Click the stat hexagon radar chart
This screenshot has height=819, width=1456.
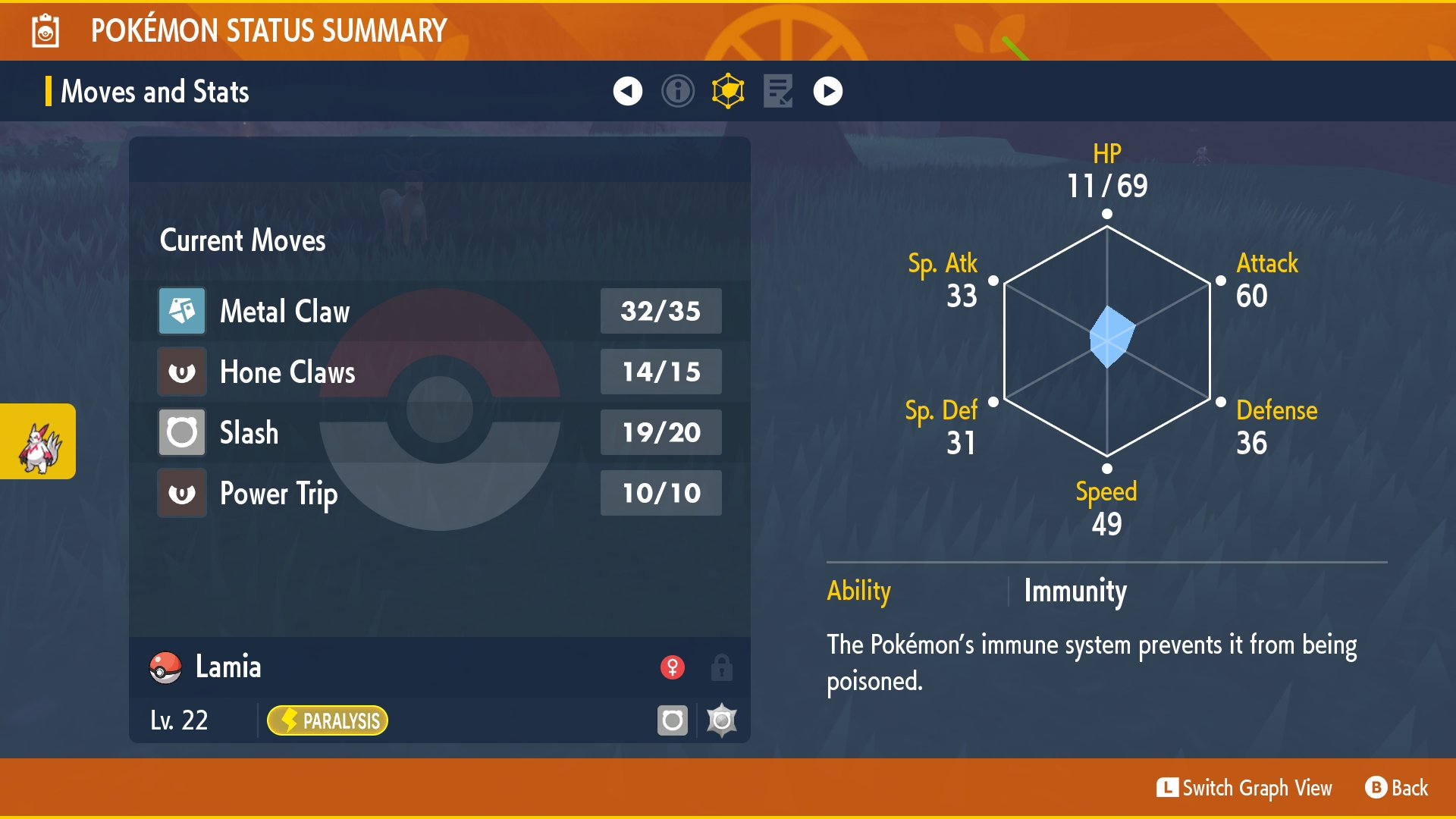(x=1107, y=341)
